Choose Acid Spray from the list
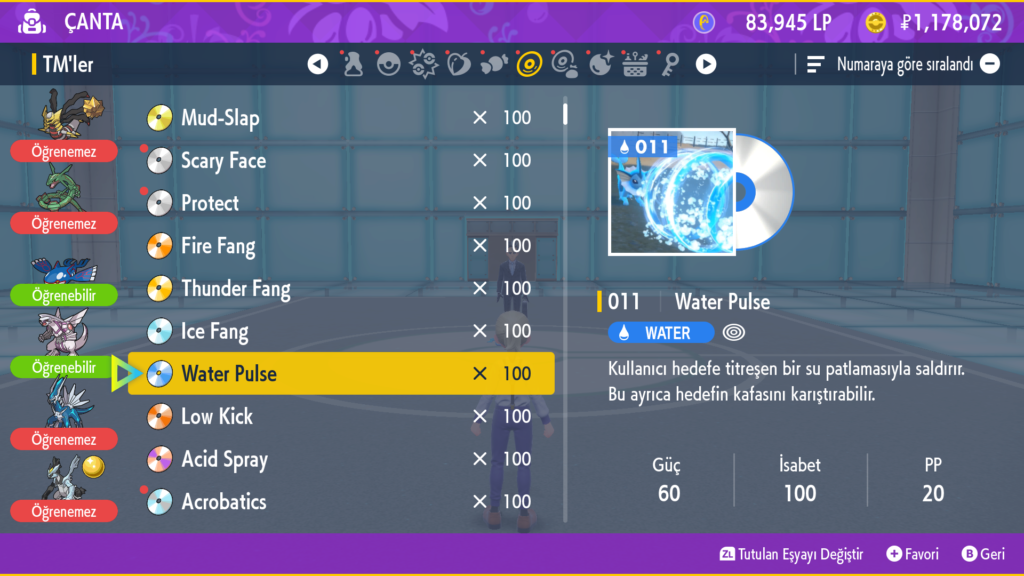 (340, 459)
